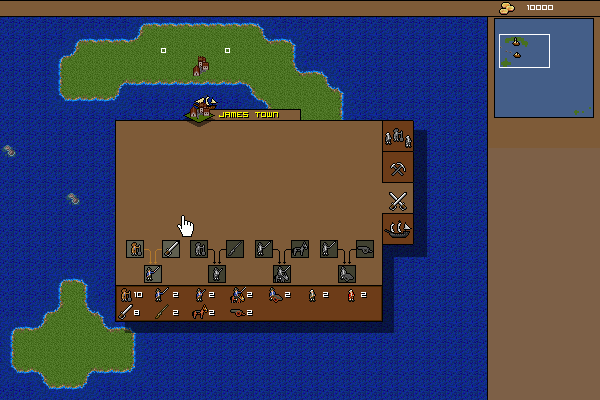Viewport: 600px width, 400px height.
Task: Select the sword ingredient in recipe row
Action: [x=171, y=248]
